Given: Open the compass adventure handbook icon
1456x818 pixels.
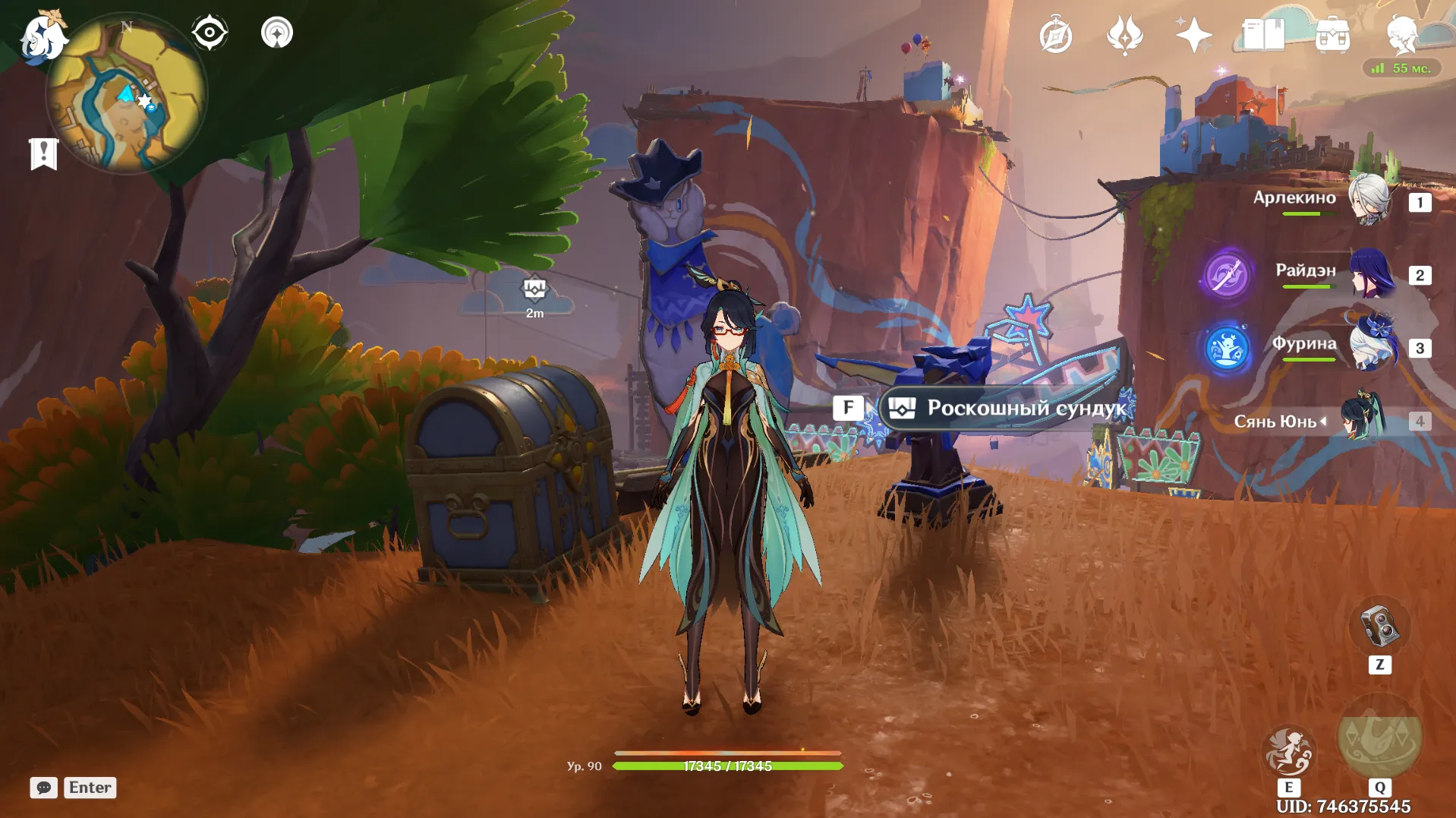Looking at the screenshot, I should [x=1056, y=36].
